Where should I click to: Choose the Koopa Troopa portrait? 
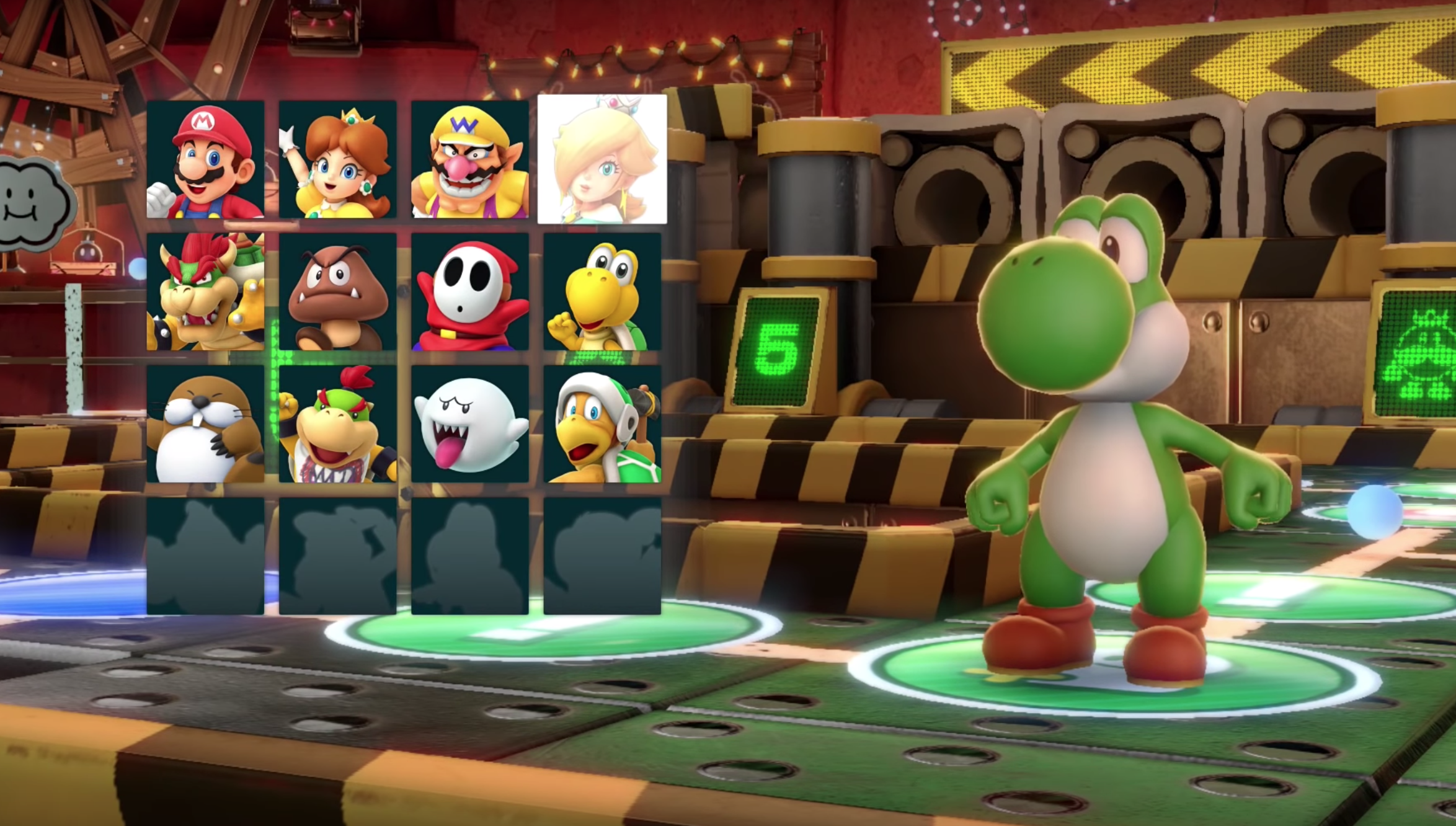(602, 291)
